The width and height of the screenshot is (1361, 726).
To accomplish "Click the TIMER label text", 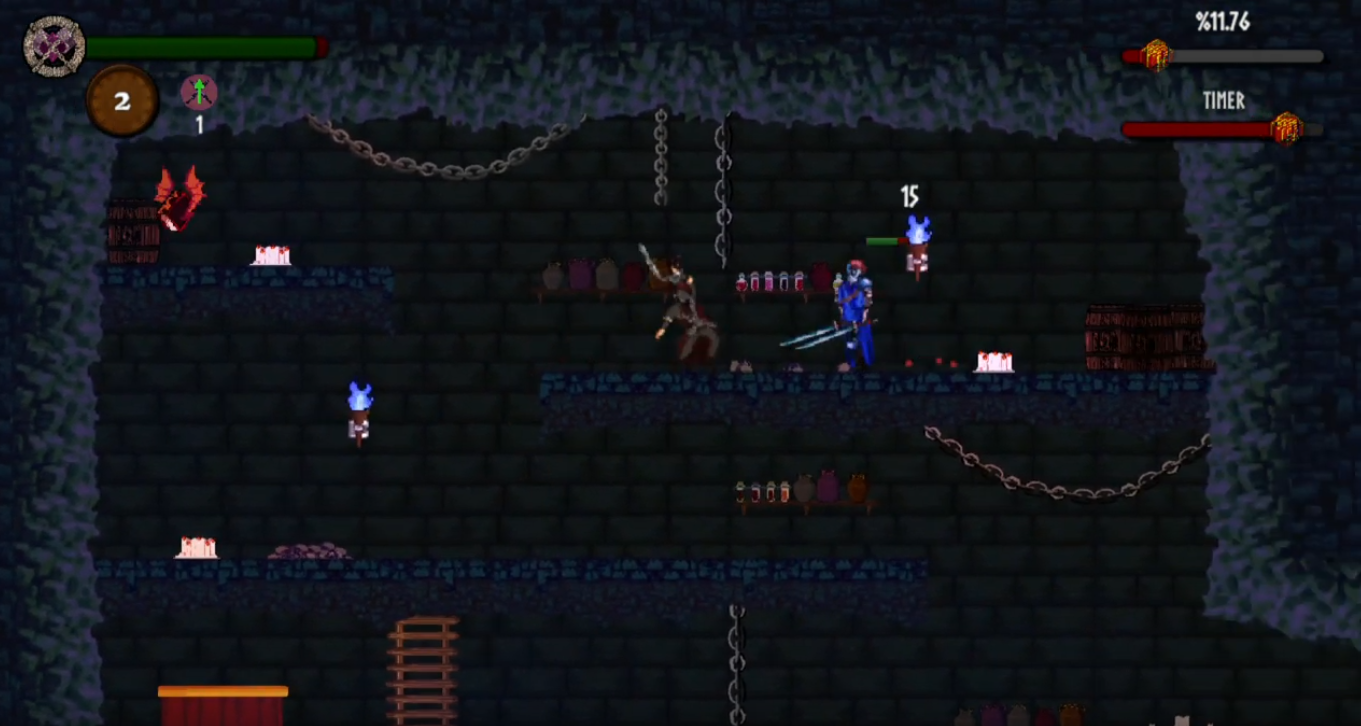I will 1225,102.
